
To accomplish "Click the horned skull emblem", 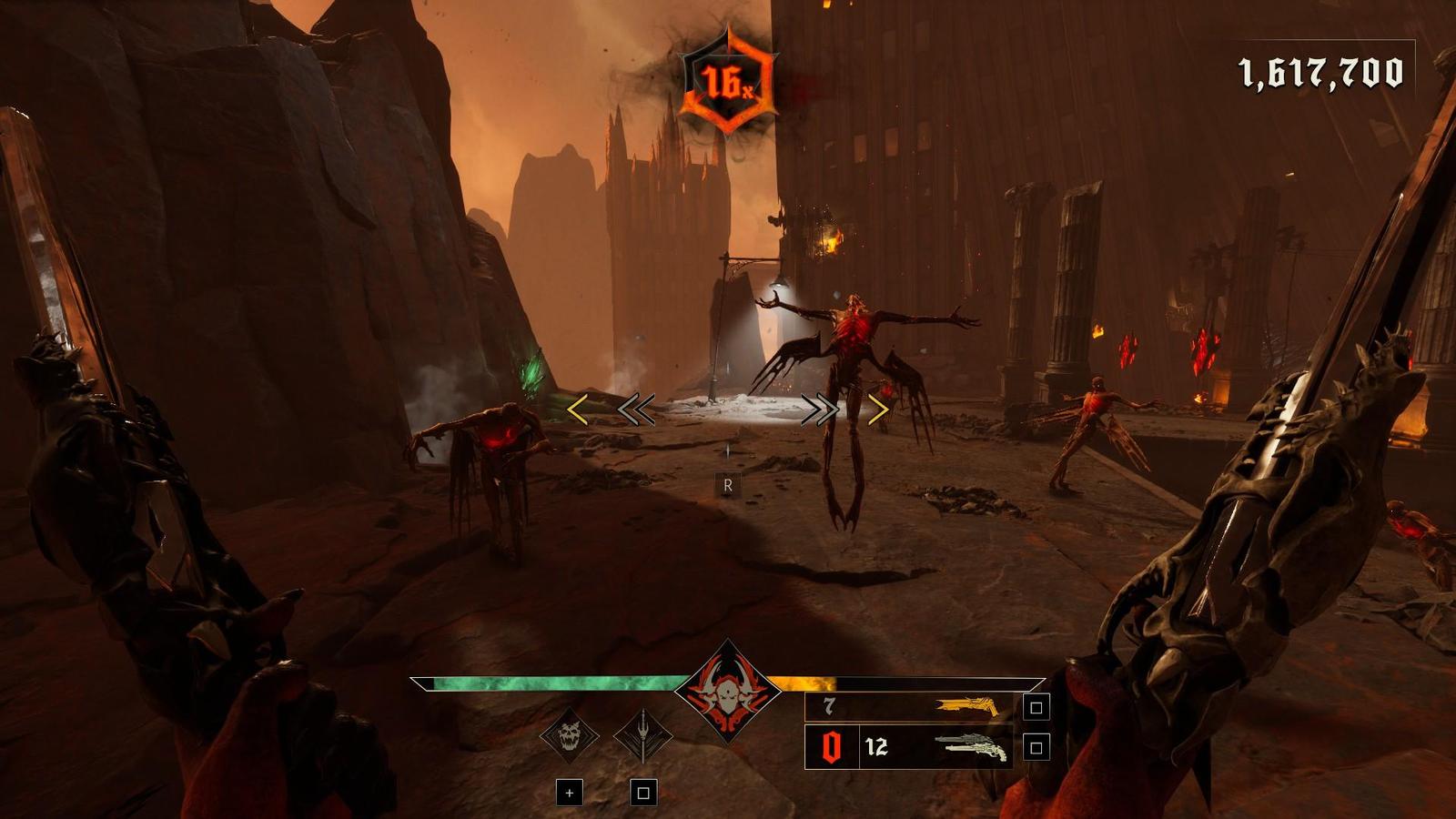I will coord(726,692).
